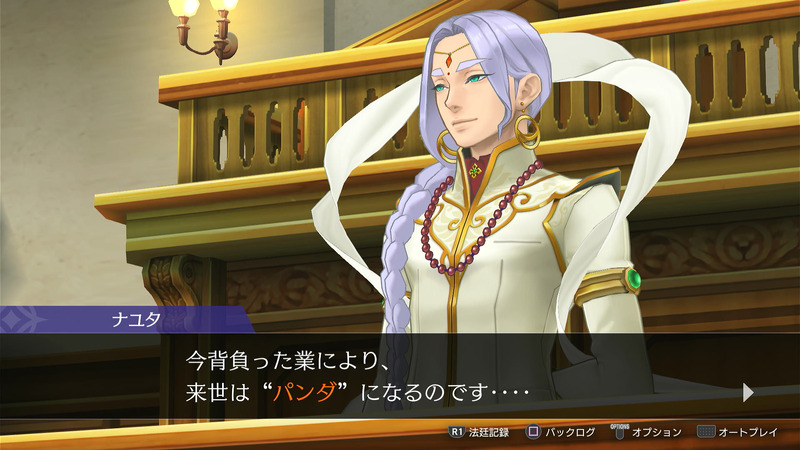
Task: Open the 法廷記録 court record
Action: (x=480, y=432)
